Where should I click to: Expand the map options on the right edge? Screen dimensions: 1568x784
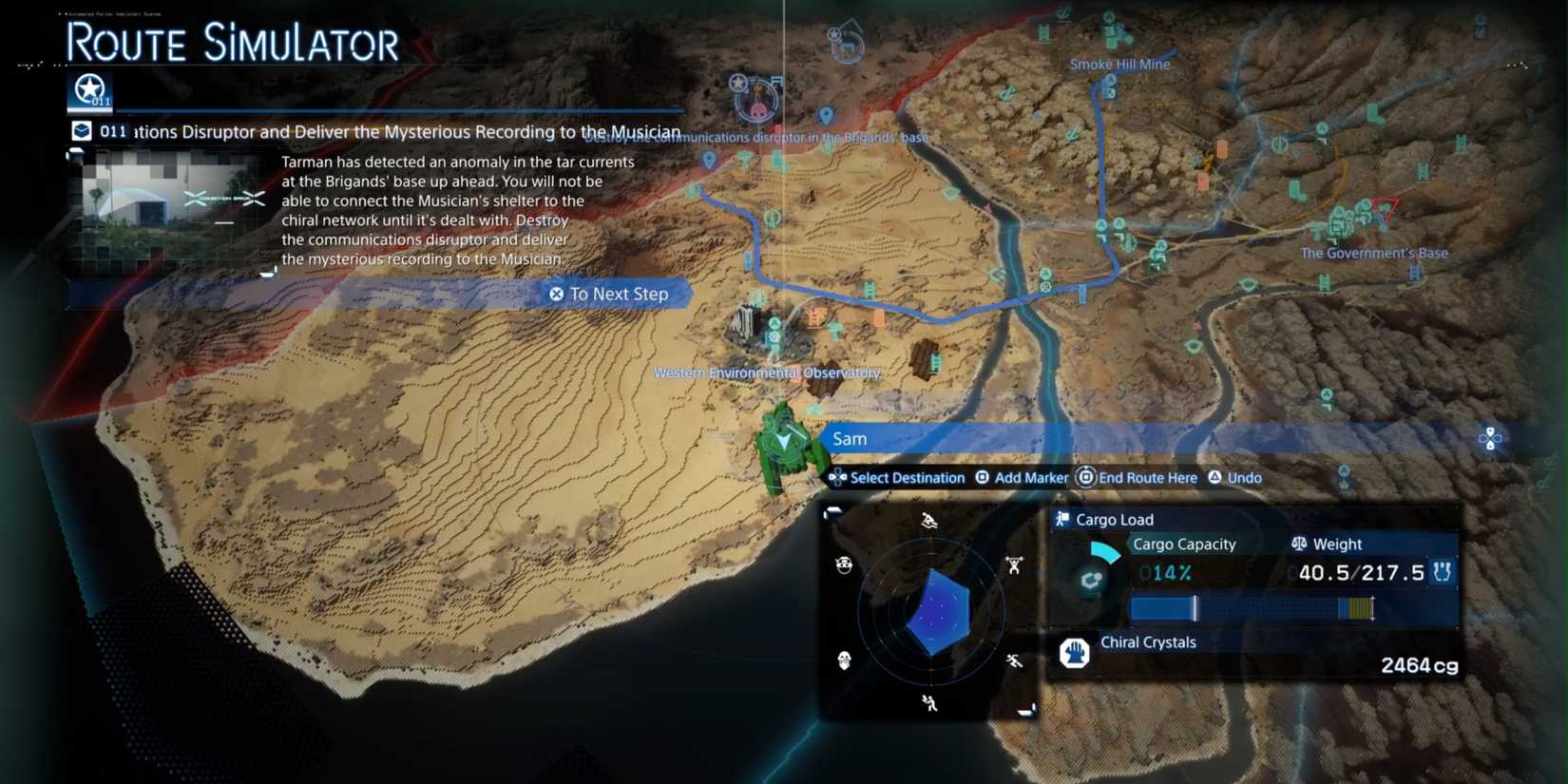tap(1490, 439)
